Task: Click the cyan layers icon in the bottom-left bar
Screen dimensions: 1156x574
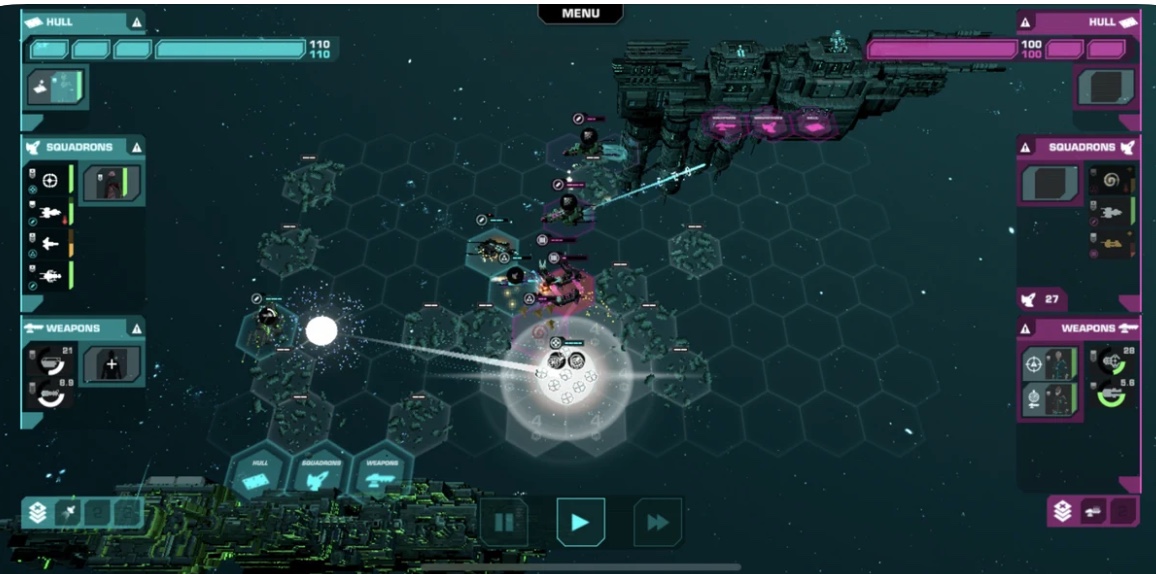Action: pos(38,513)
